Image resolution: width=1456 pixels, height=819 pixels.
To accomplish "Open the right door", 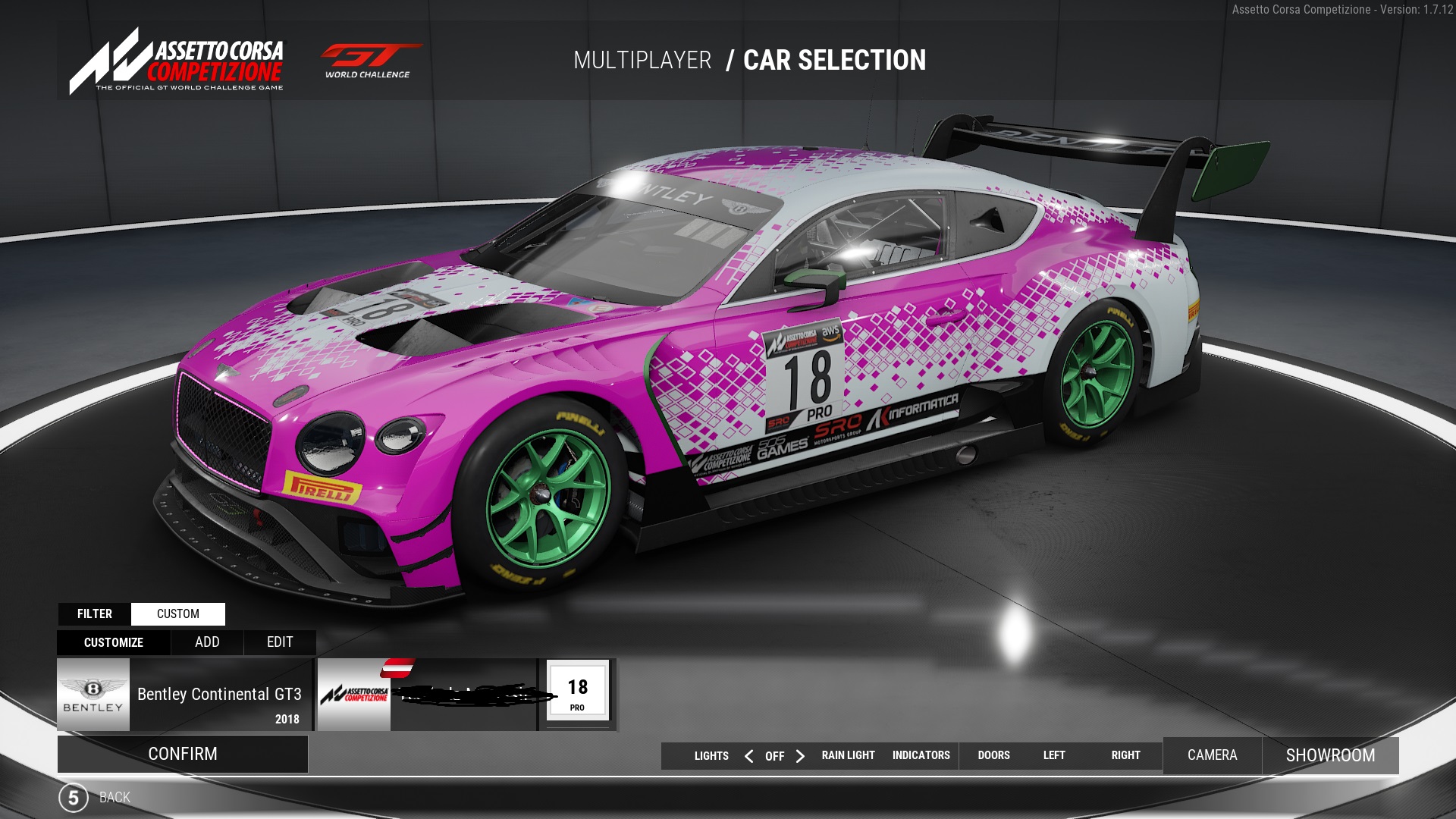I will pyautogui.click(x=1125, y=755).
